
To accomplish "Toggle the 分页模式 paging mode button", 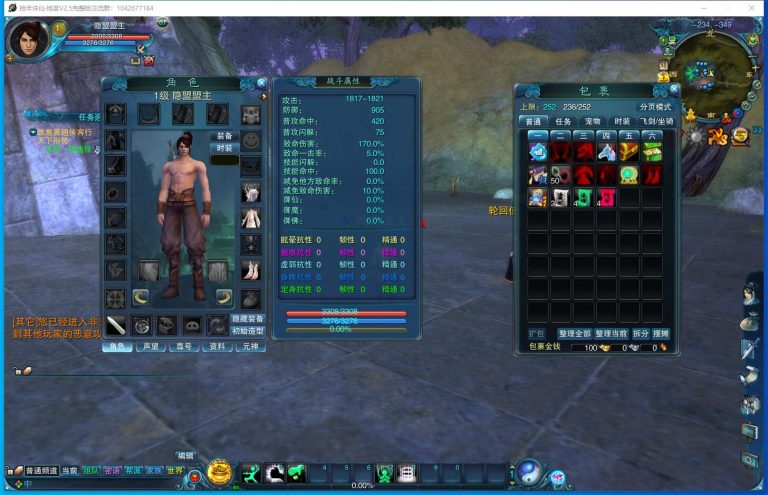I will [656, 106].
